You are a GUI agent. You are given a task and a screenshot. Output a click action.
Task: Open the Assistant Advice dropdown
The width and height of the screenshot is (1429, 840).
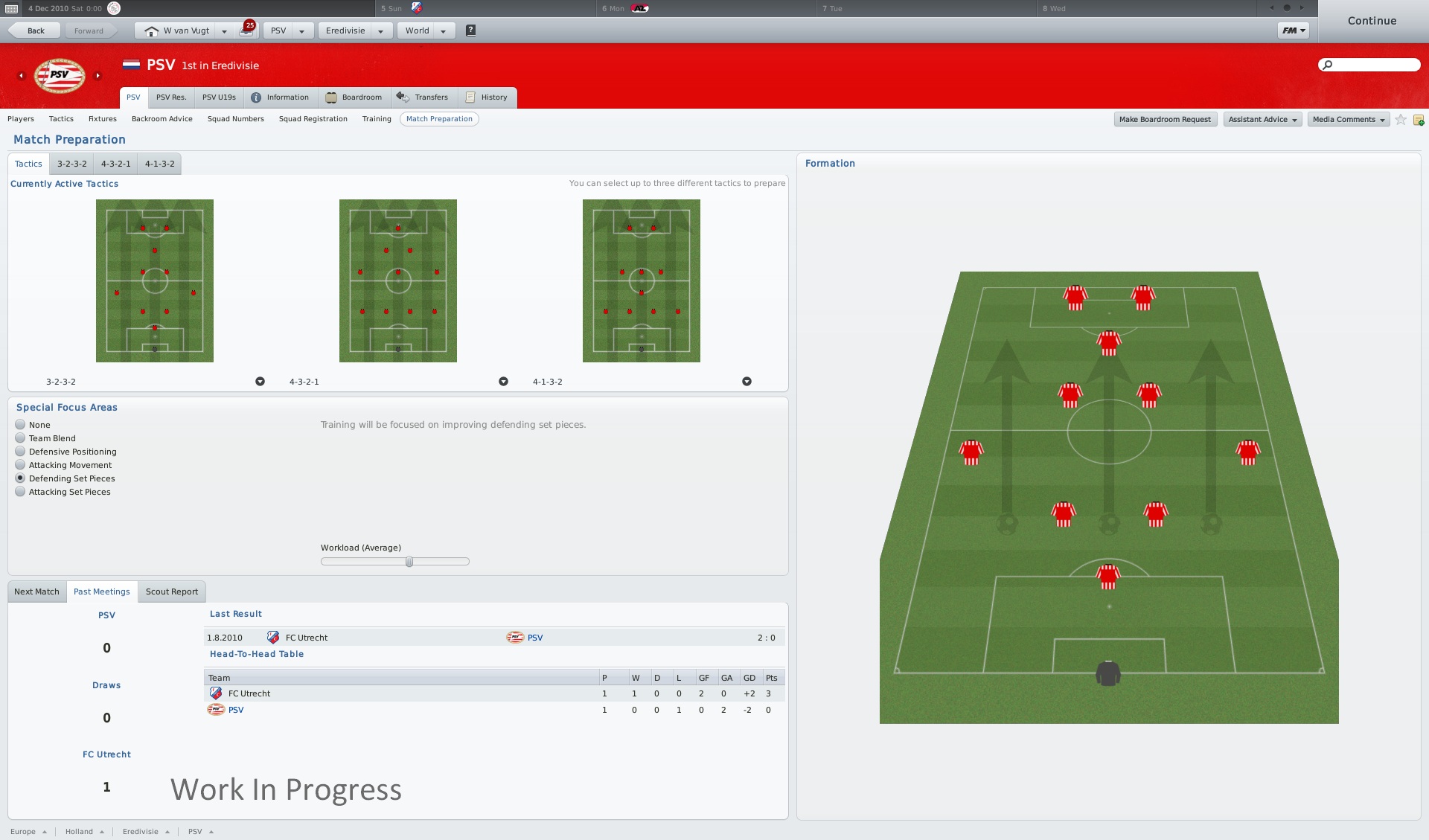tap(1262, 119)
